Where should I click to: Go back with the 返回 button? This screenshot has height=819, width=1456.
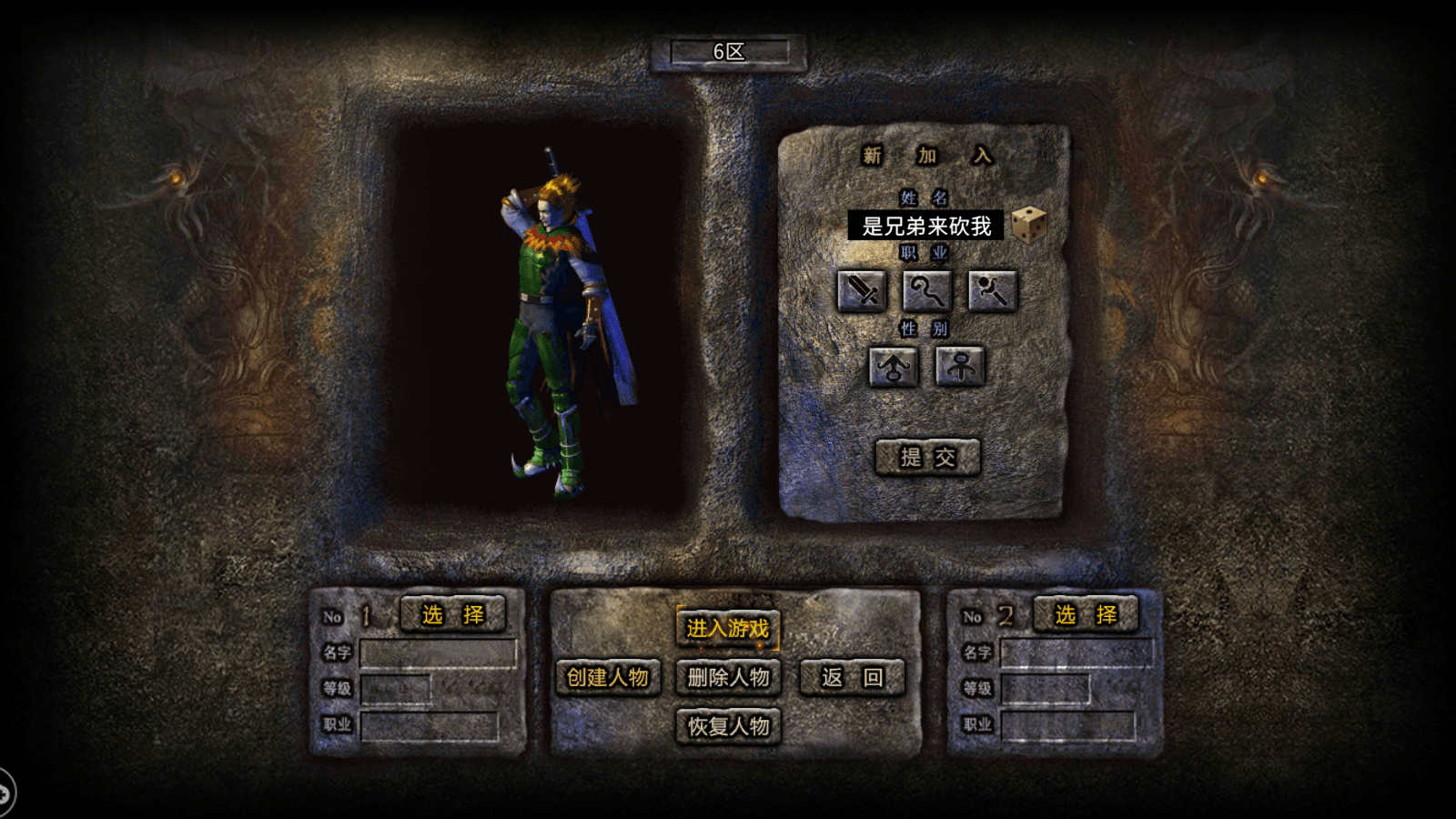coord(852,677)
